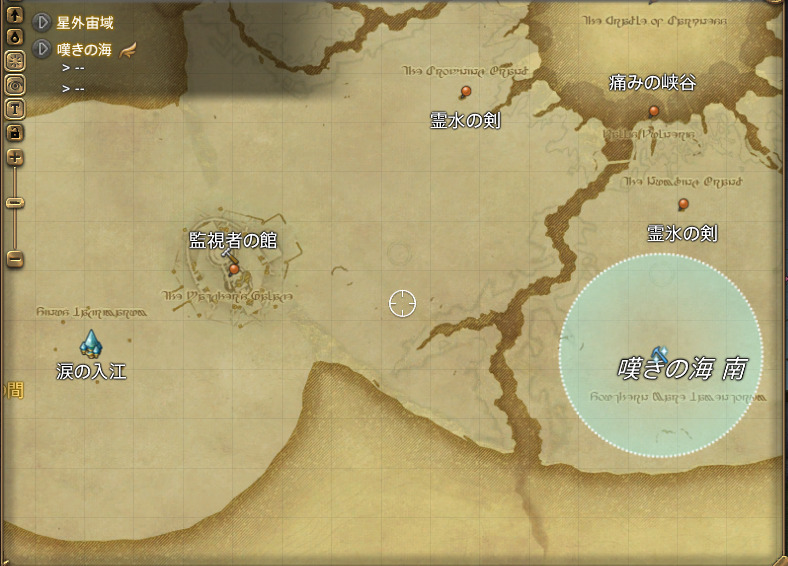The image size is (788, 566).
Task: Click the up-arrow map button
Action: click(x=15, y=16)
